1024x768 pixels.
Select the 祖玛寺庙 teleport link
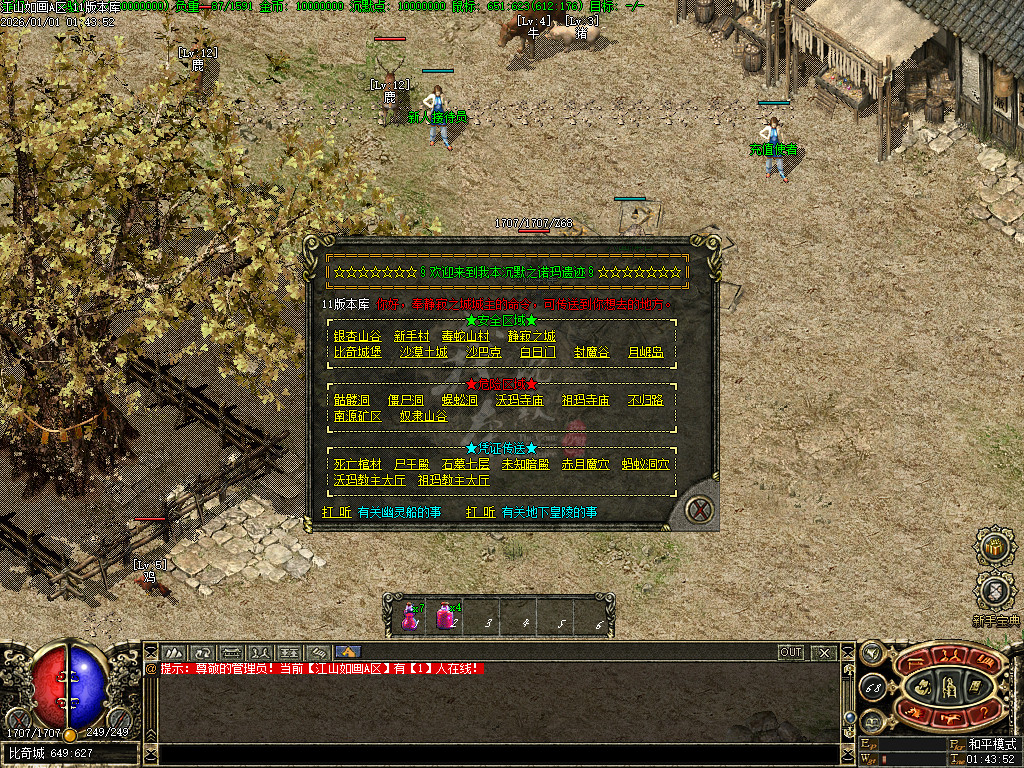[585, 400]
